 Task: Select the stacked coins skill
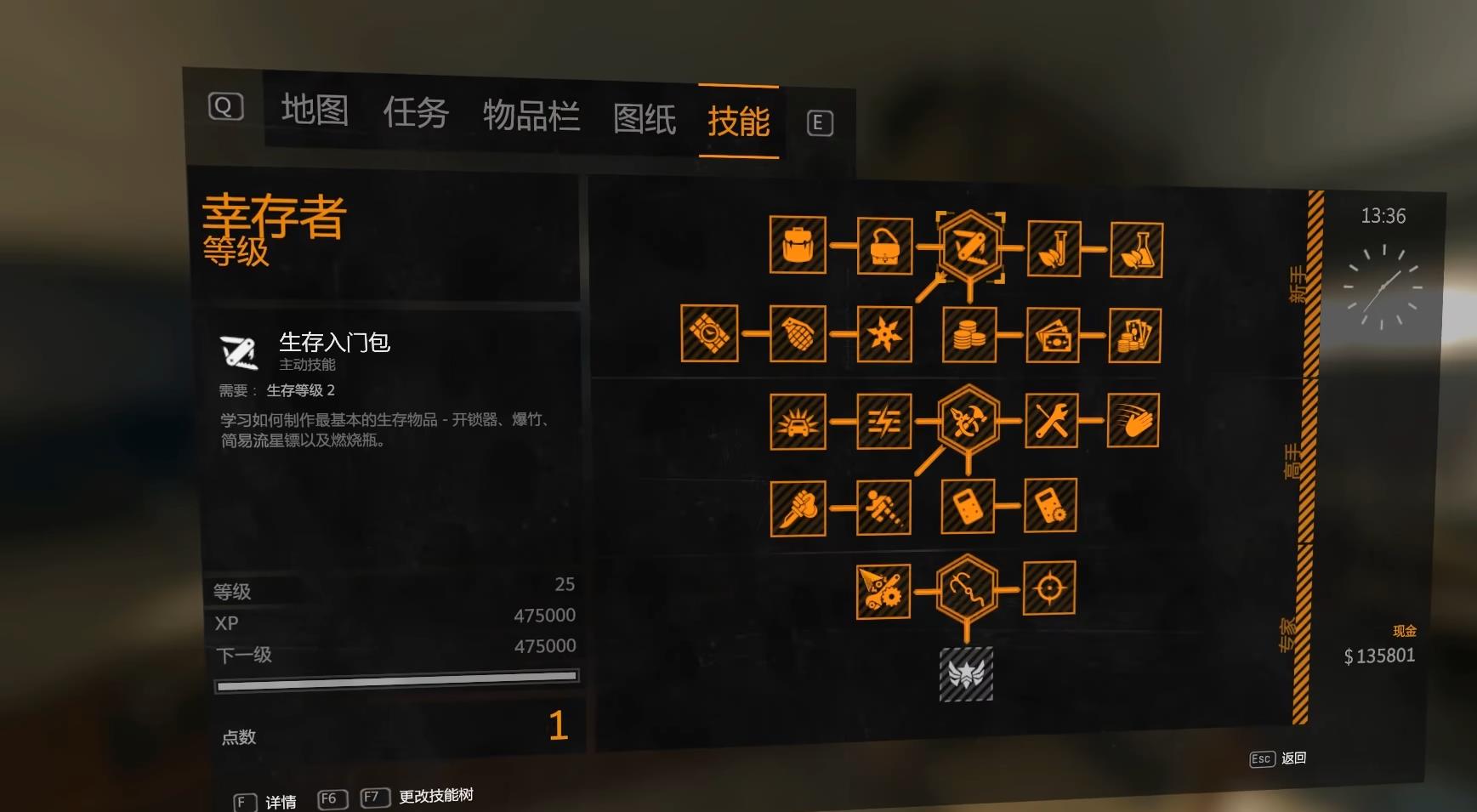coord(969,335)
